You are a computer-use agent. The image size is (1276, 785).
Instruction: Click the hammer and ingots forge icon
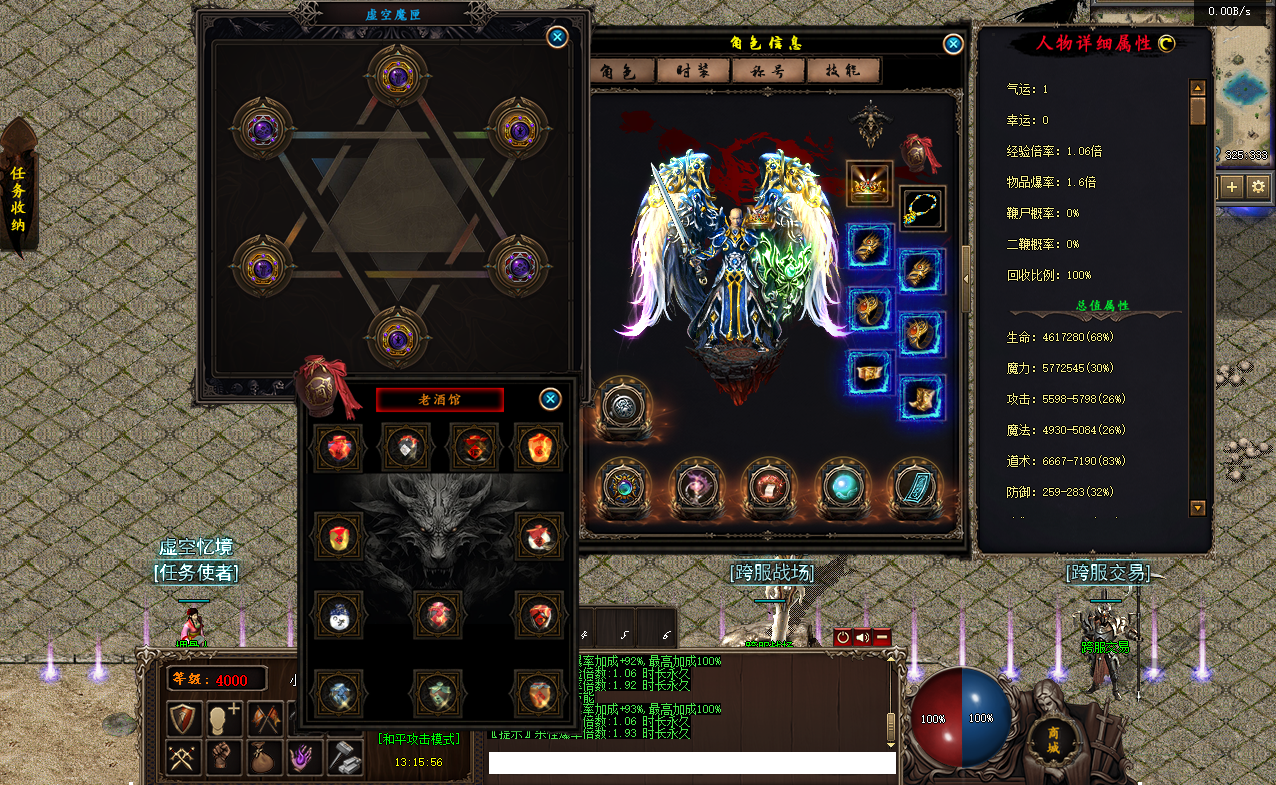pos(345,758)
